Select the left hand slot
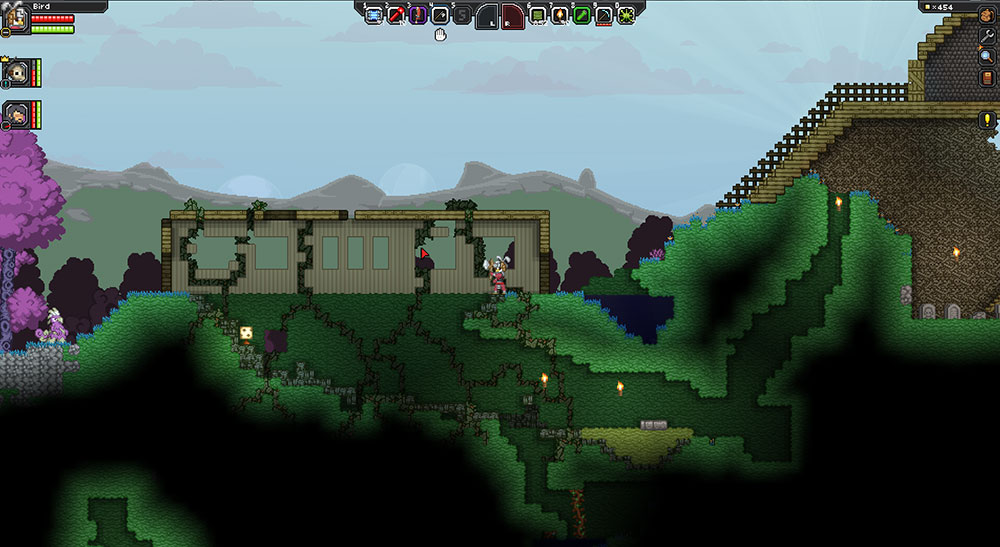 tap(486, 15)
